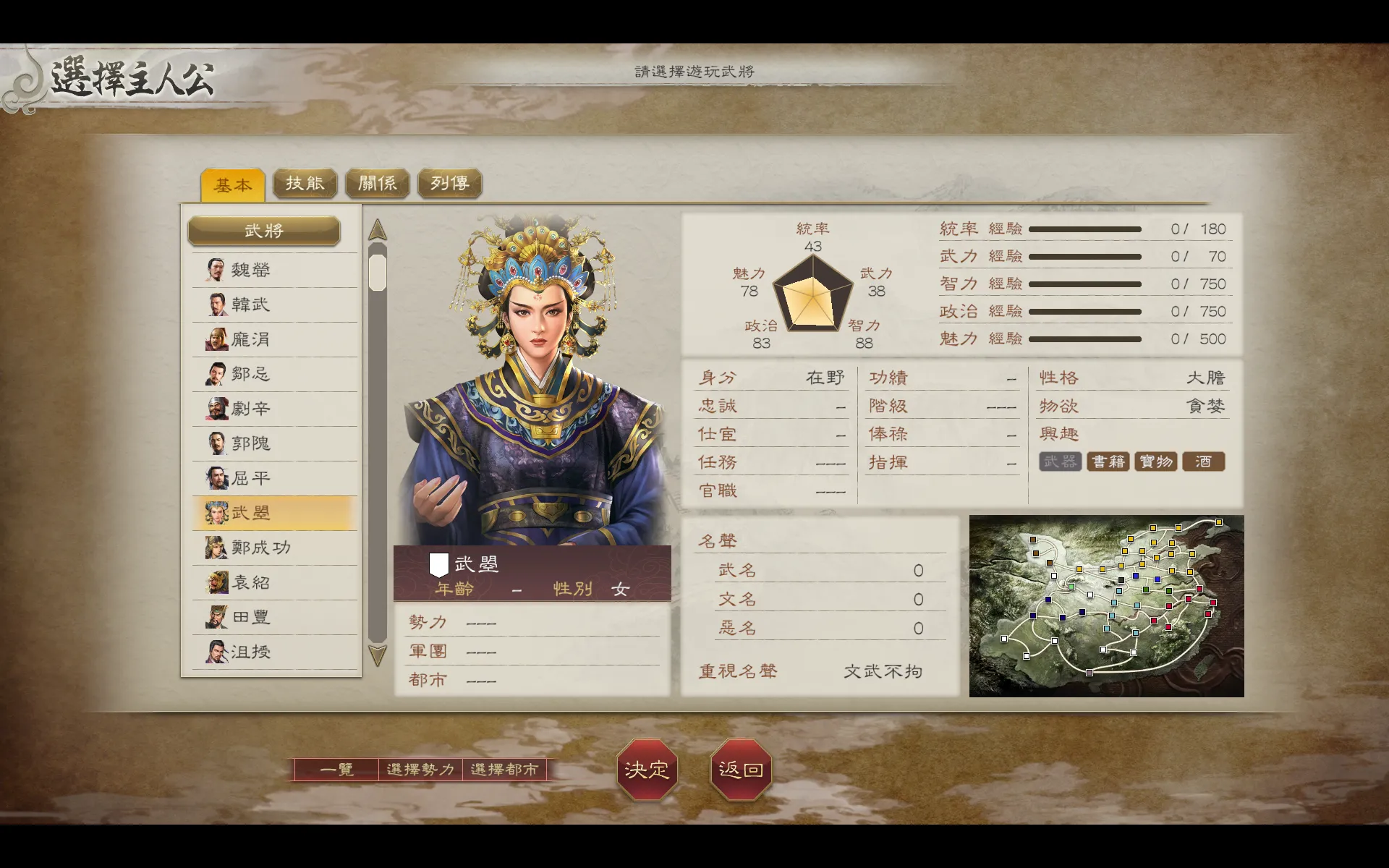Viewport: 1389px width, 868px height.
Task: Click the 統率 experience progress bar
Action: [1085, 229]
